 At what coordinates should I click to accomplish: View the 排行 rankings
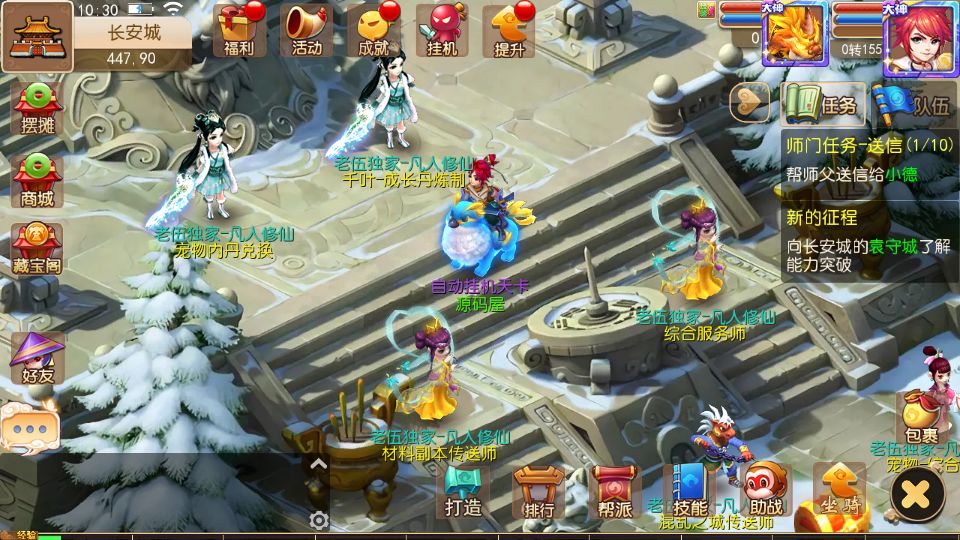pyautogui.click(x=538, y=491)
